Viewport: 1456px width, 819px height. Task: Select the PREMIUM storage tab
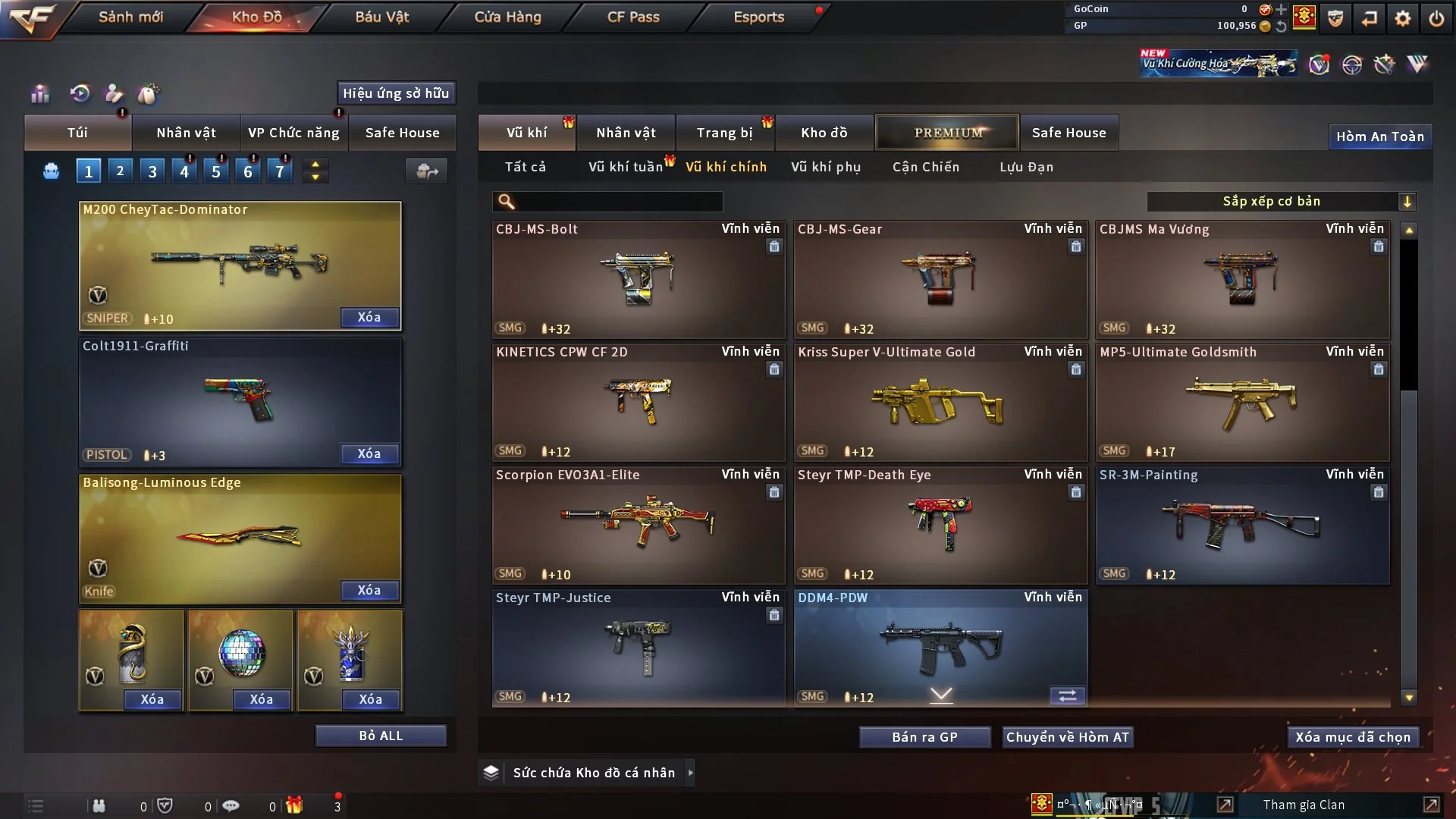coord(947,133)
